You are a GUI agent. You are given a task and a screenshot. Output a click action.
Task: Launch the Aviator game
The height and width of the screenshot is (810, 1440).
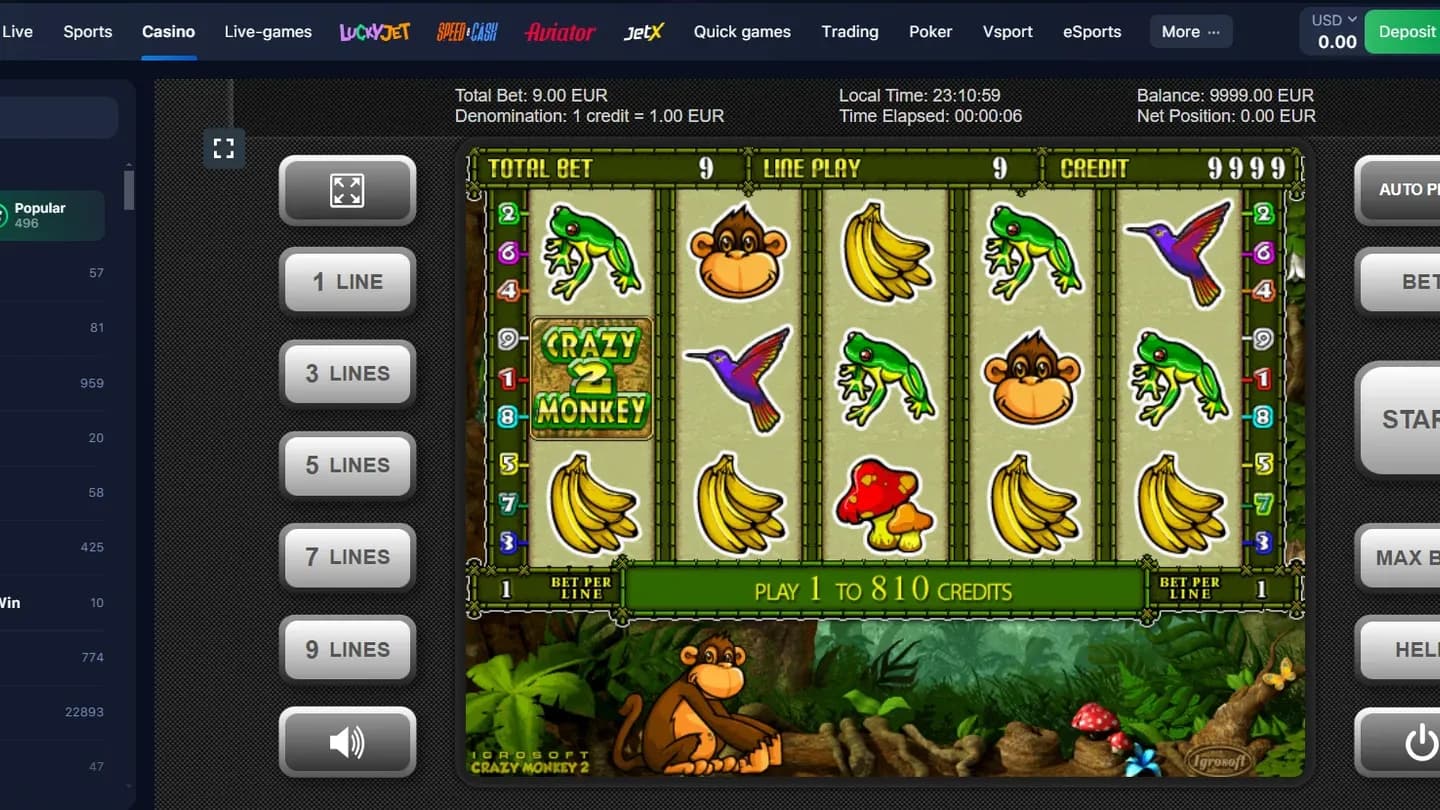pyautogui.click(x=559, y=31)
